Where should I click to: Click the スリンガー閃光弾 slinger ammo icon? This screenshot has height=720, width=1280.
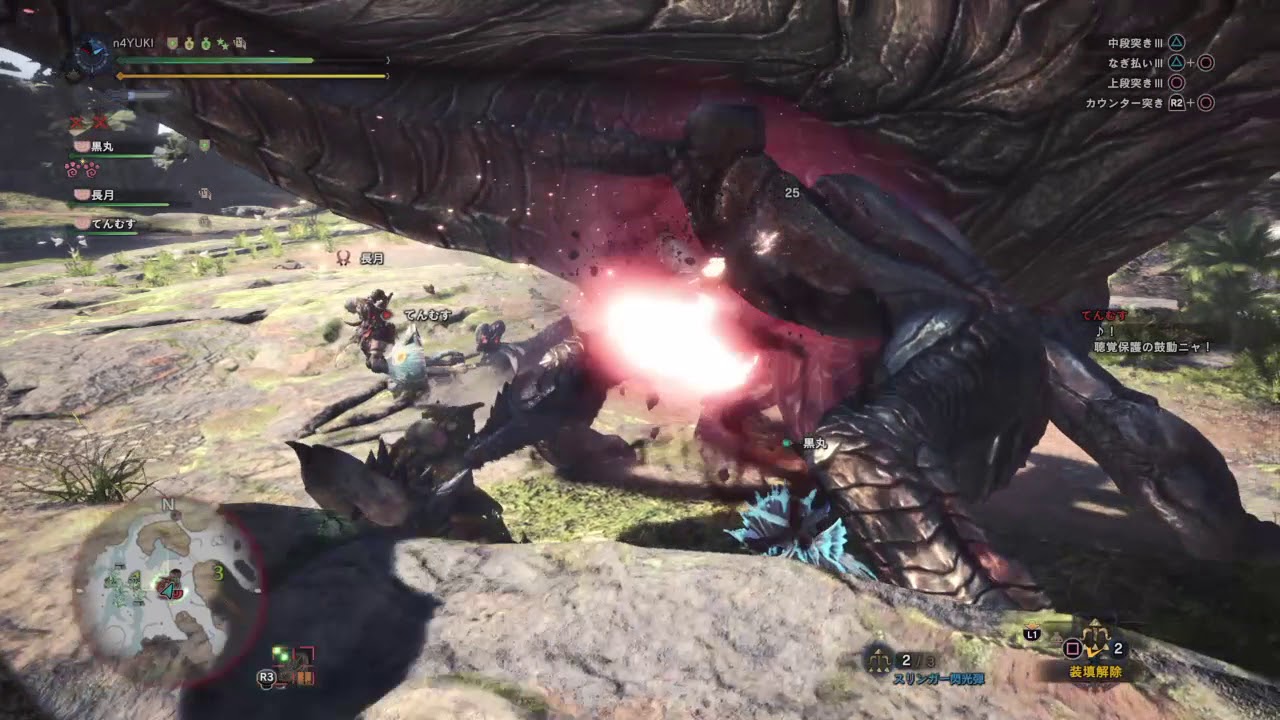pyautogui.click(x=880, y=660)
